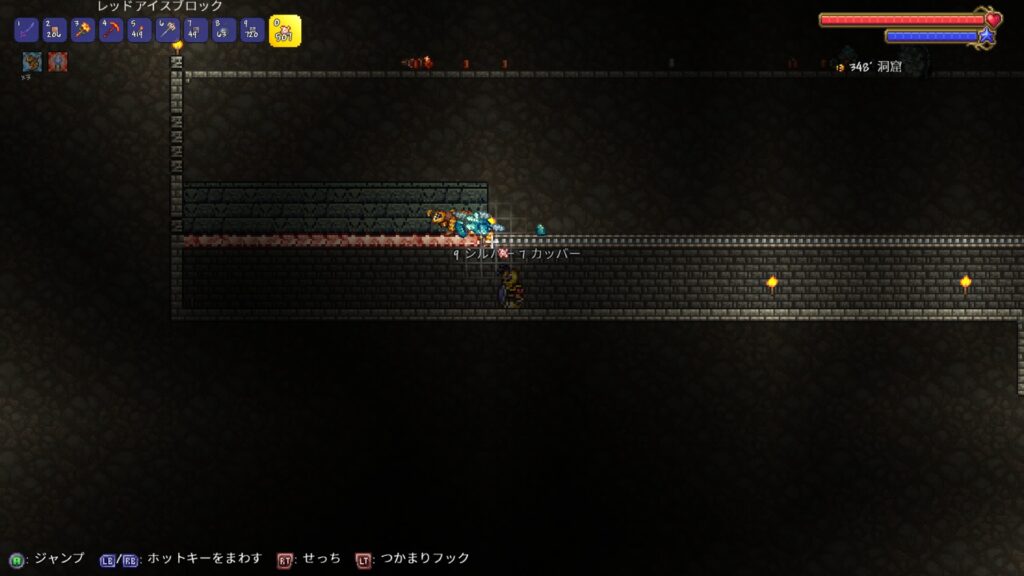Select hotbar slot 2 with 206 blocks
1024x576 pixels.
click(x=54, y=30)
